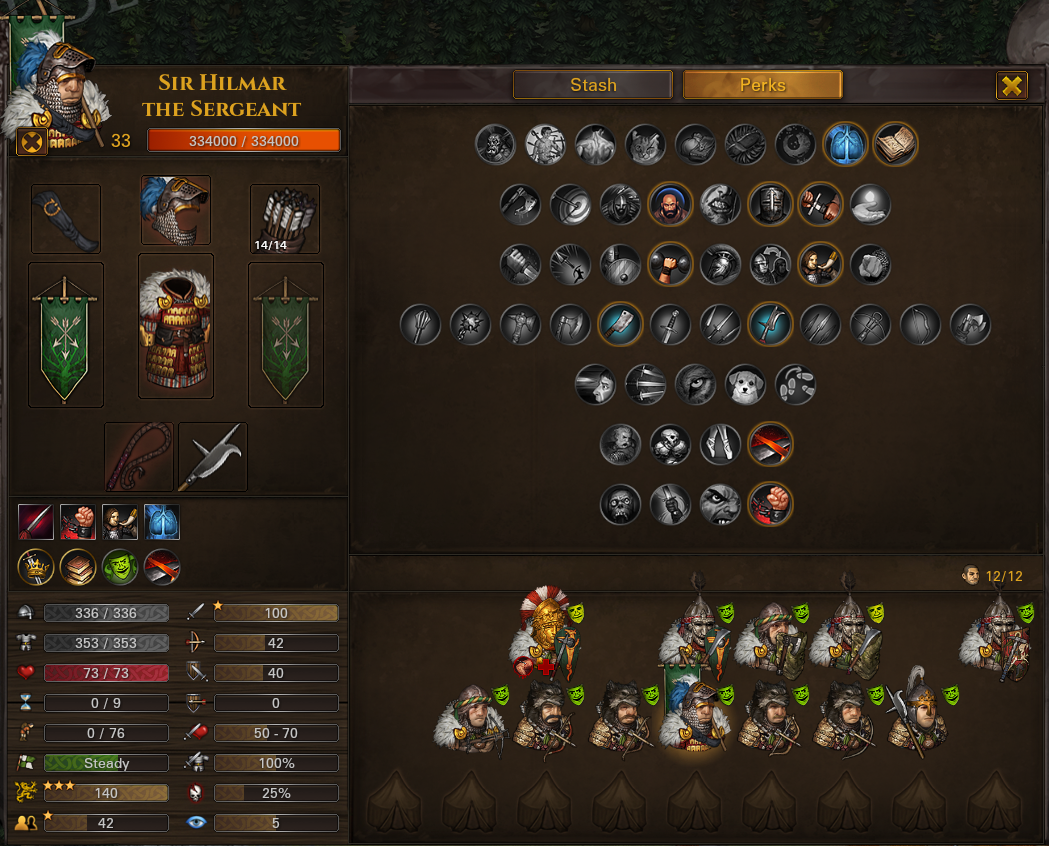This screenshot has width=1049, height=846.
Task: Select the whip in the bag slot
Action: click(139, 457)
